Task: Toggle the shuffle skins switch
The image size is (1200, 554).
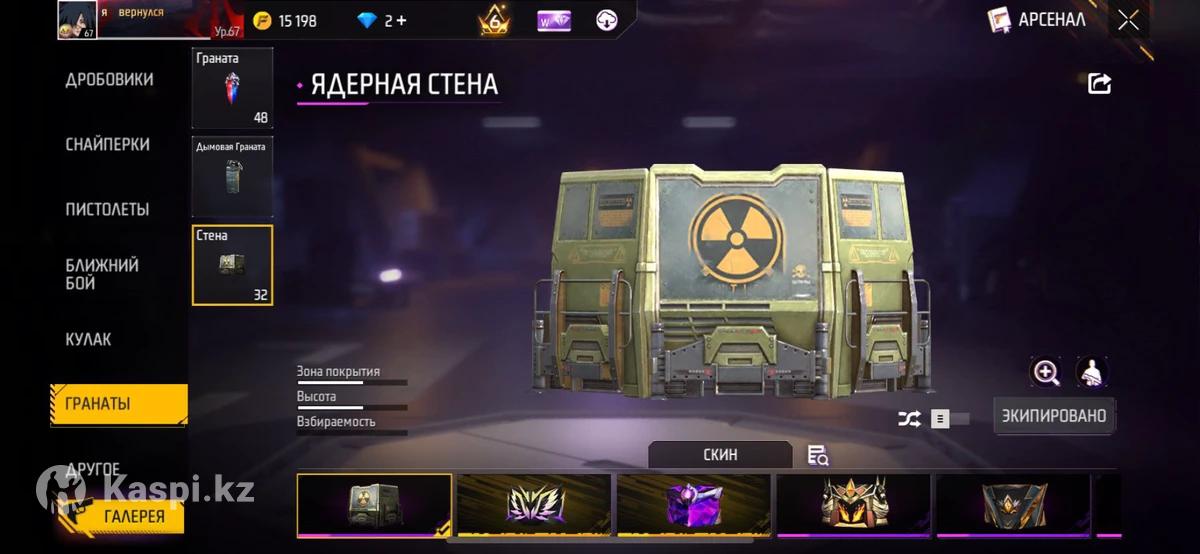Action: 949,419
